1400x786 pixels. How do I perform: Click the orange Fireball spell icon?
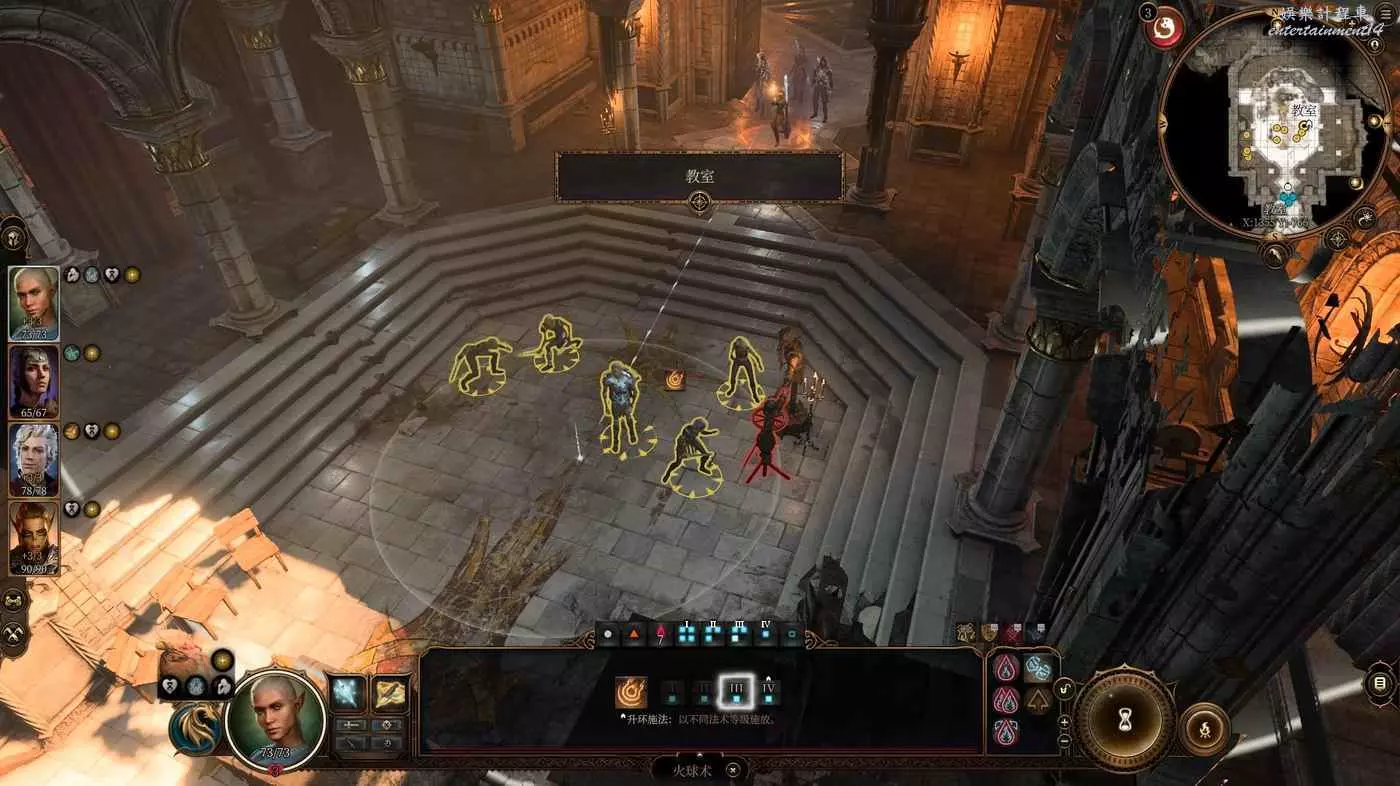[x=631, y=692]
